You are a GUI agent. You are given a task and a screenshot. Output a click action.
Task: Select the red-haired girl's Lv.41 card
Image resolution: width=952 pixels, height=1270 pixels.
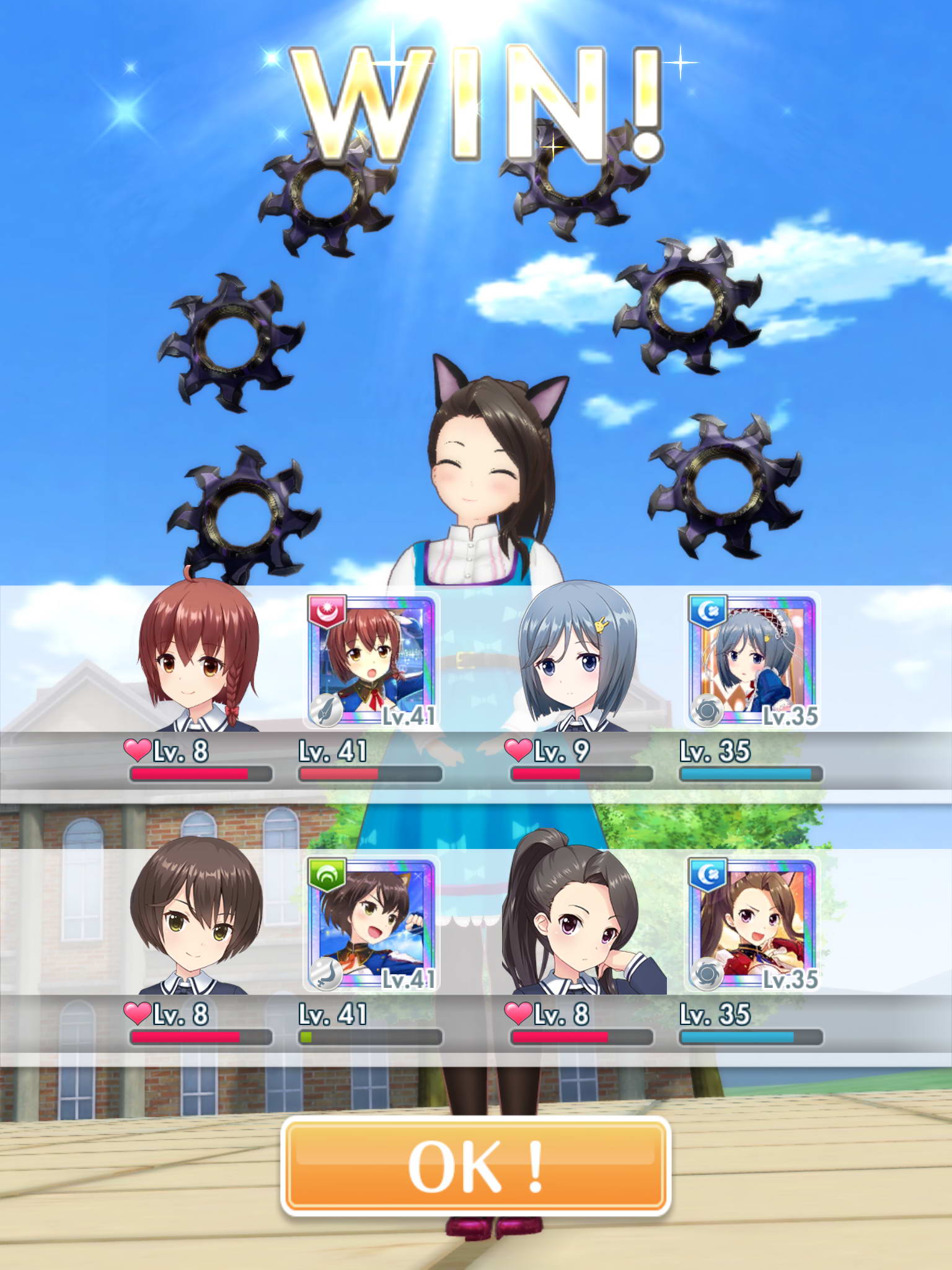[x=372, y=660]
